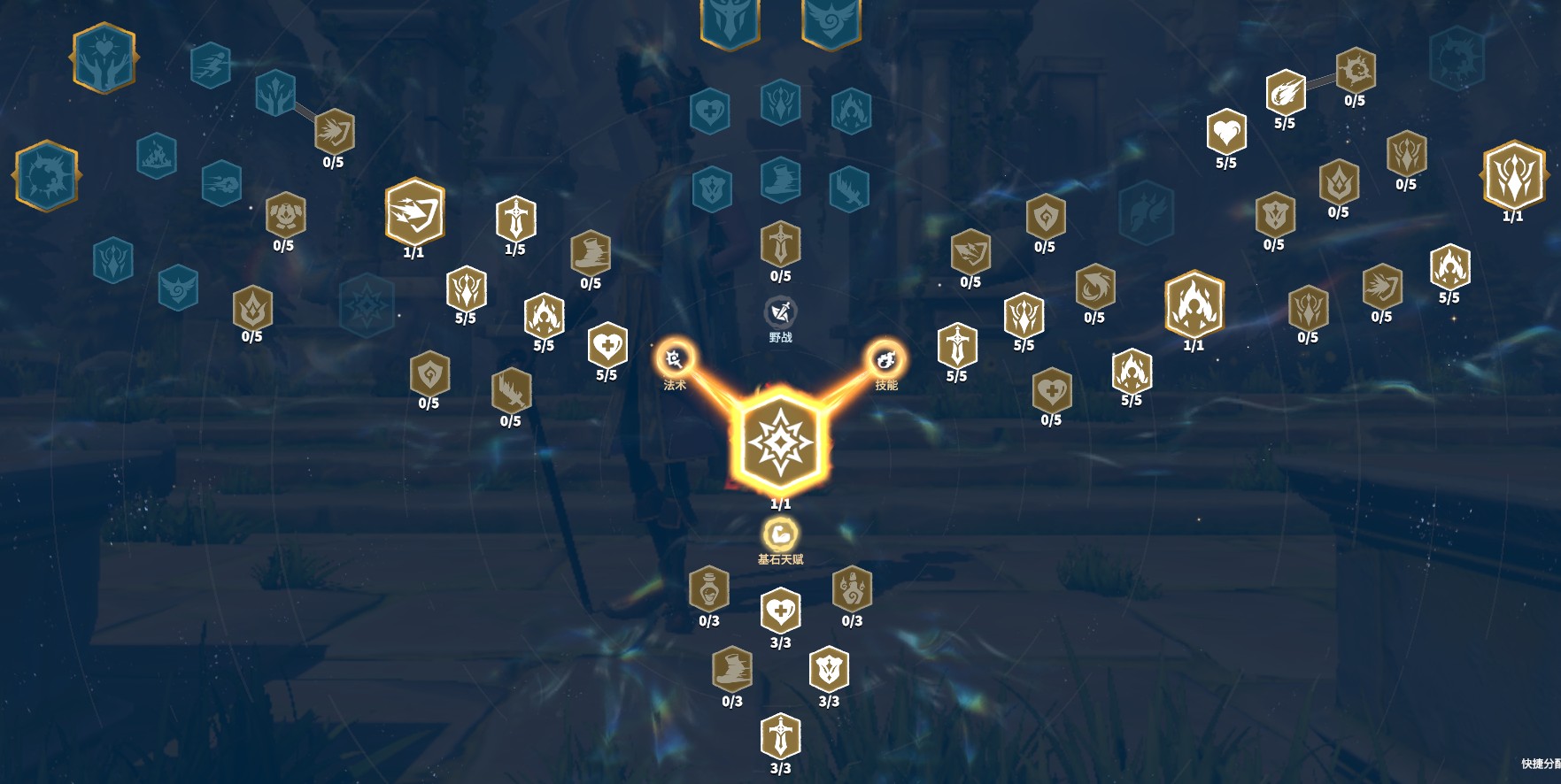Select the potion talent node marked 0/3

(708, 593)
